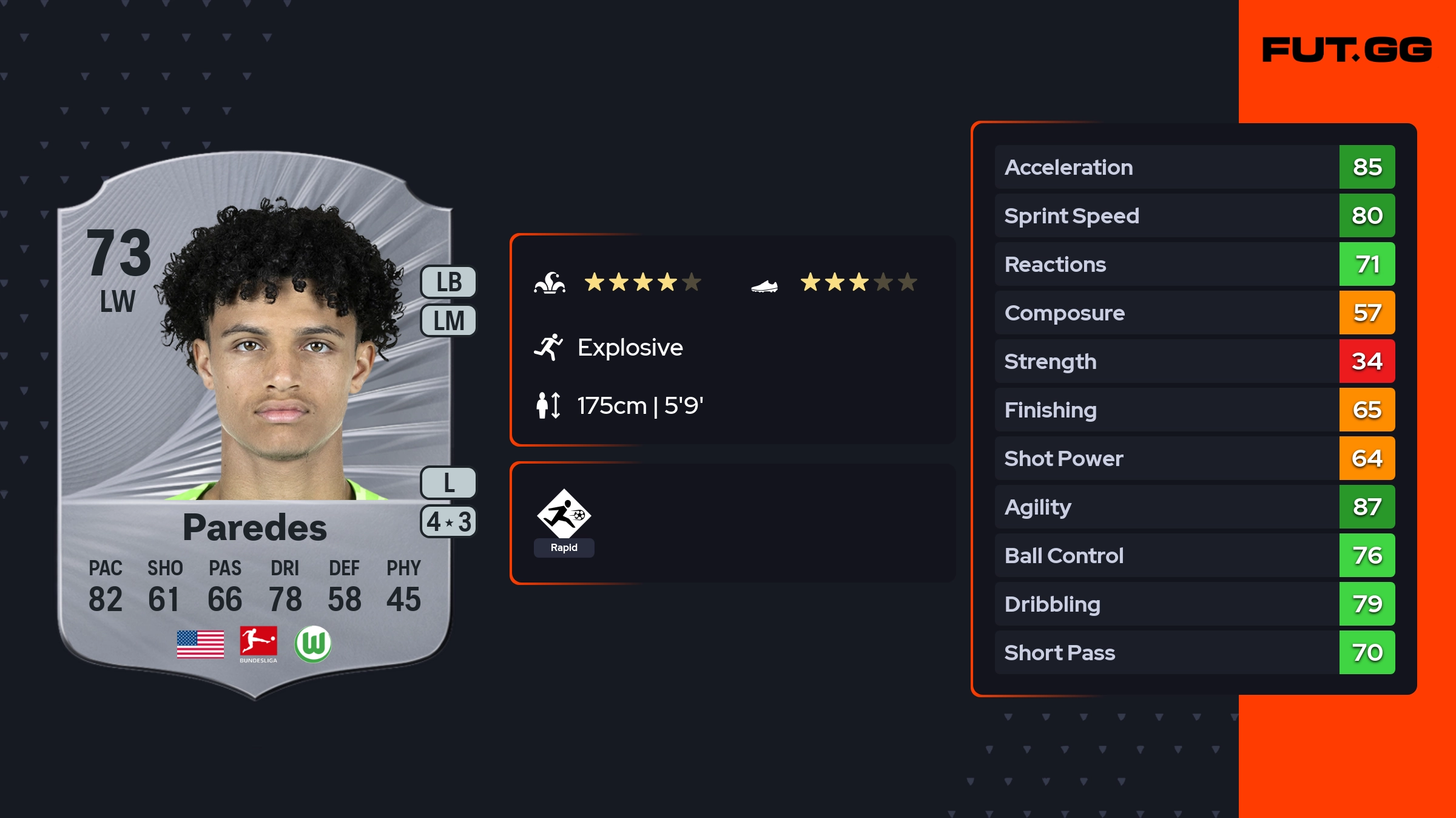The image size is (1456, 818).
Task: Open the FUT.GG logo
Action: point(1347,50)
